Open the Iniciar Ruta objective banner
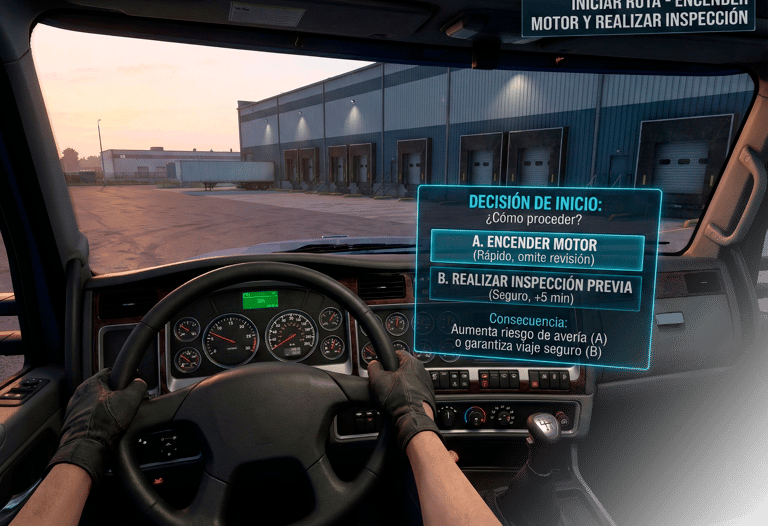Screen dimensions: 768x526 coord(638,16)
